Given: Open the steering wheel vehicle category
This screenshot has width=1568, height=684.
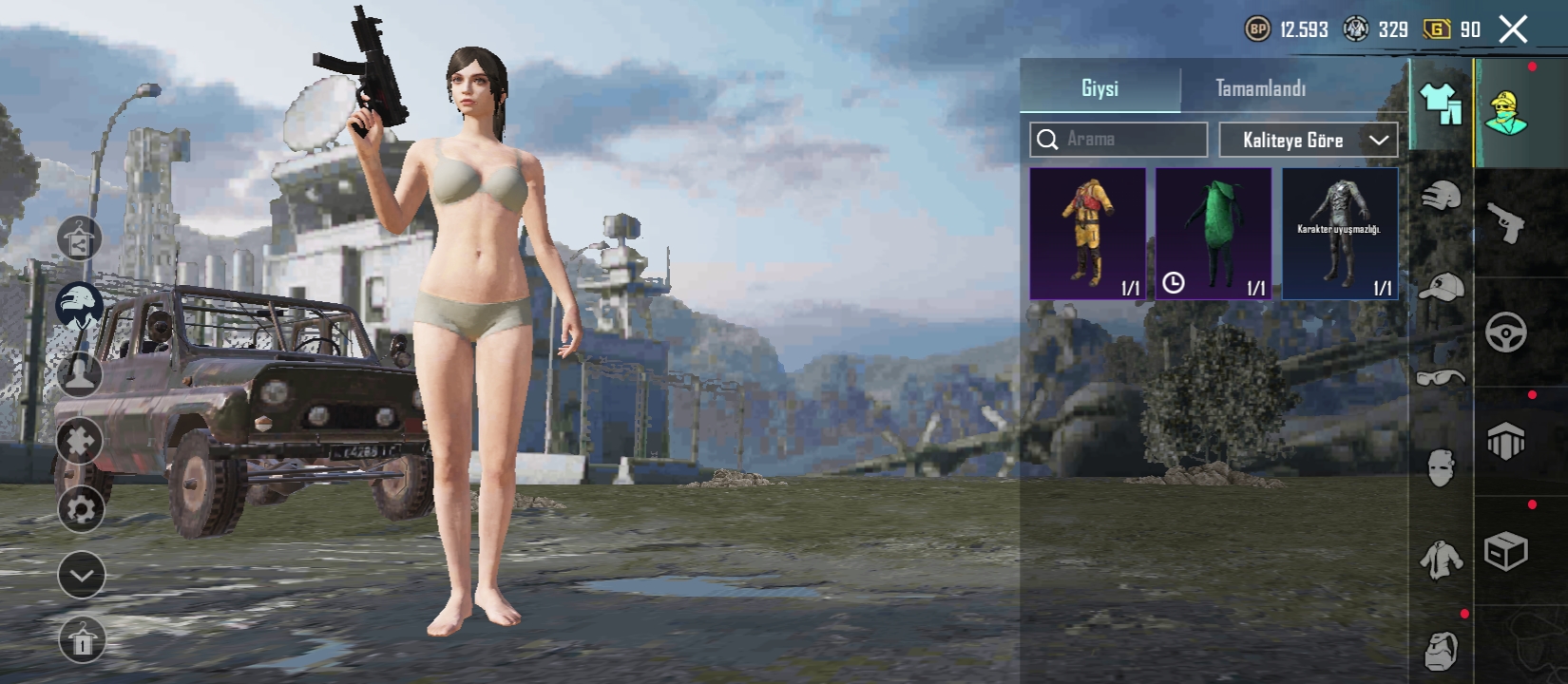Looking at the screenshot, I should [1505, 332].
